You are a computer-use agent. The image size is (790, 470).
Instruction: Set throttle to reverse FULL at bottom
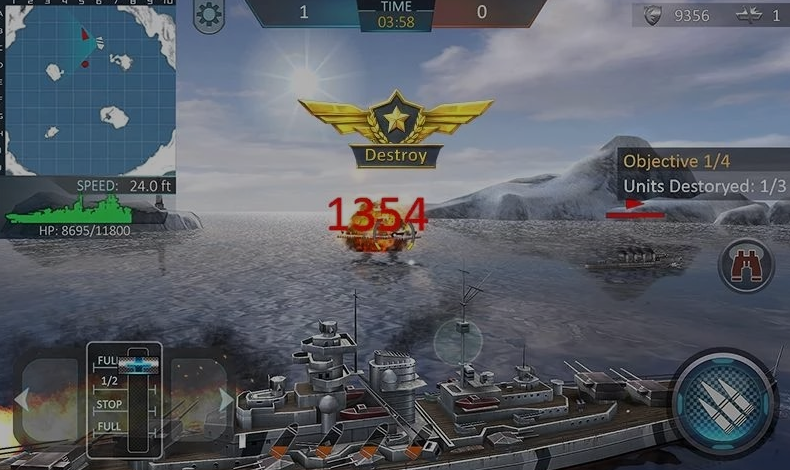[x=110, y=427]
